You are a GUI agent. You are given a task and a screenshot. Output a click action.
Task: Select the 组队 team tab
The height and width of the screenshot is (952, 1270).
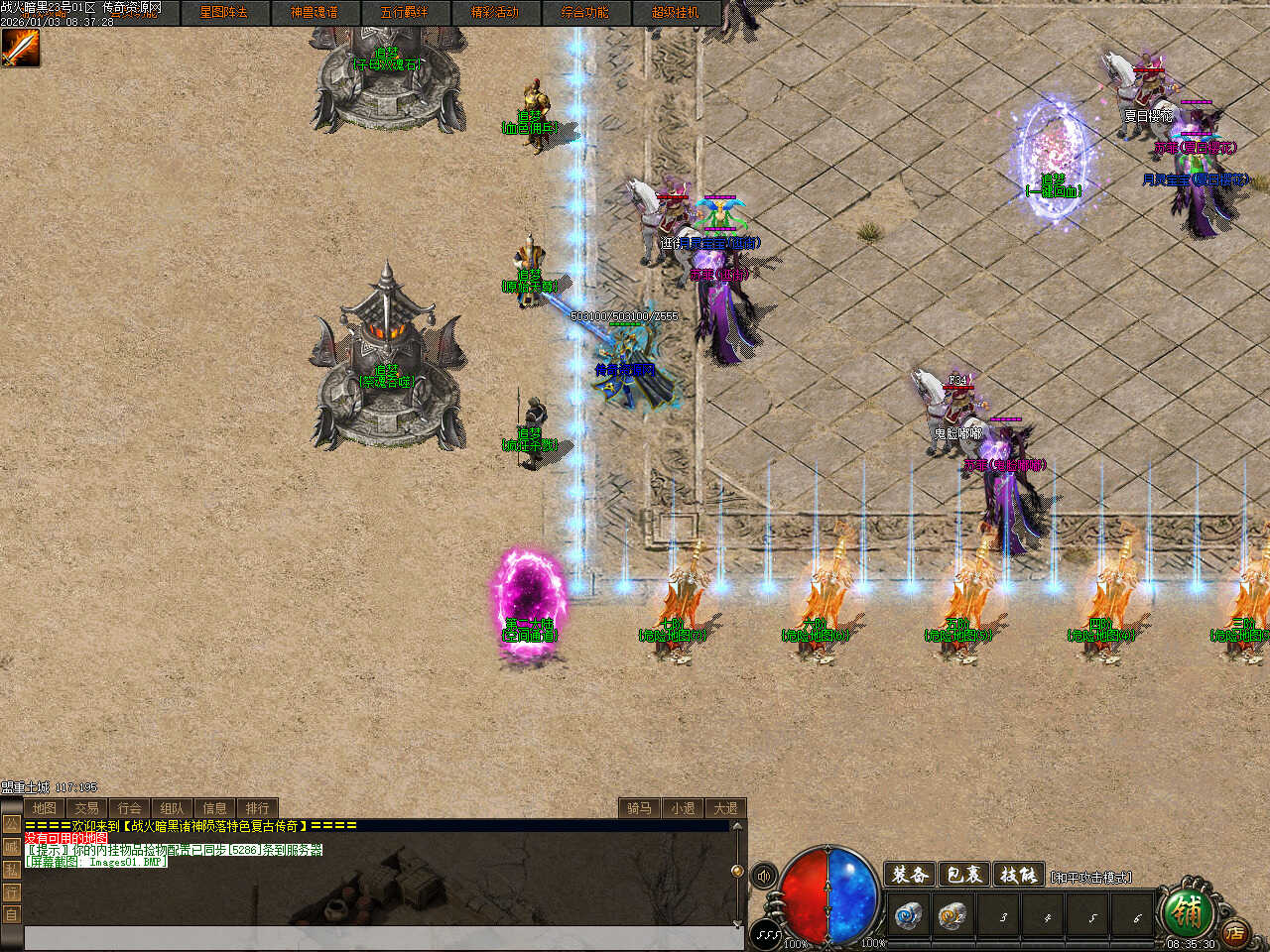172,808
